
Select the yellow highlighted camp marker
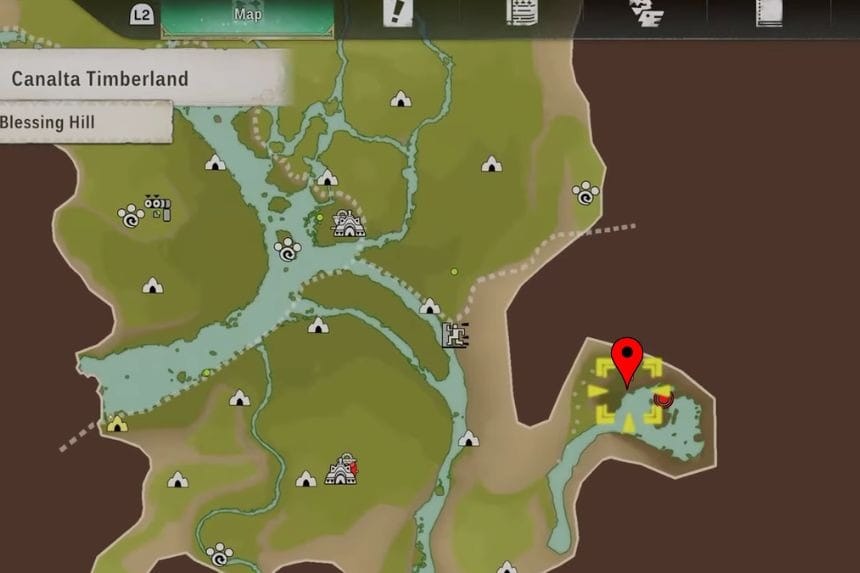(118, 424)
